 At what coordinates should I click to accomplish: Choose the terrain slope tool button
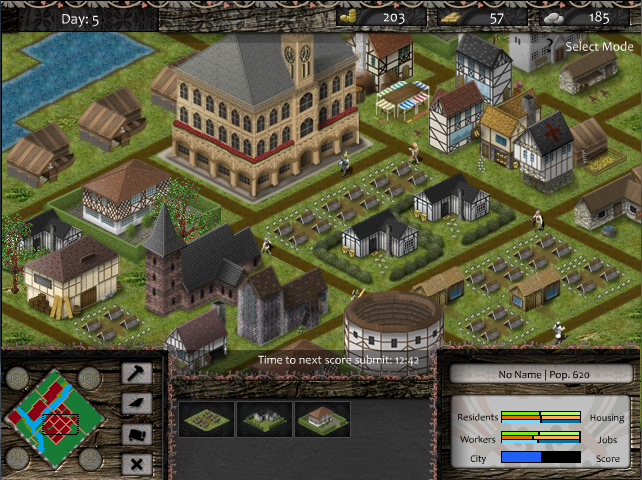(x=136, y=403)
